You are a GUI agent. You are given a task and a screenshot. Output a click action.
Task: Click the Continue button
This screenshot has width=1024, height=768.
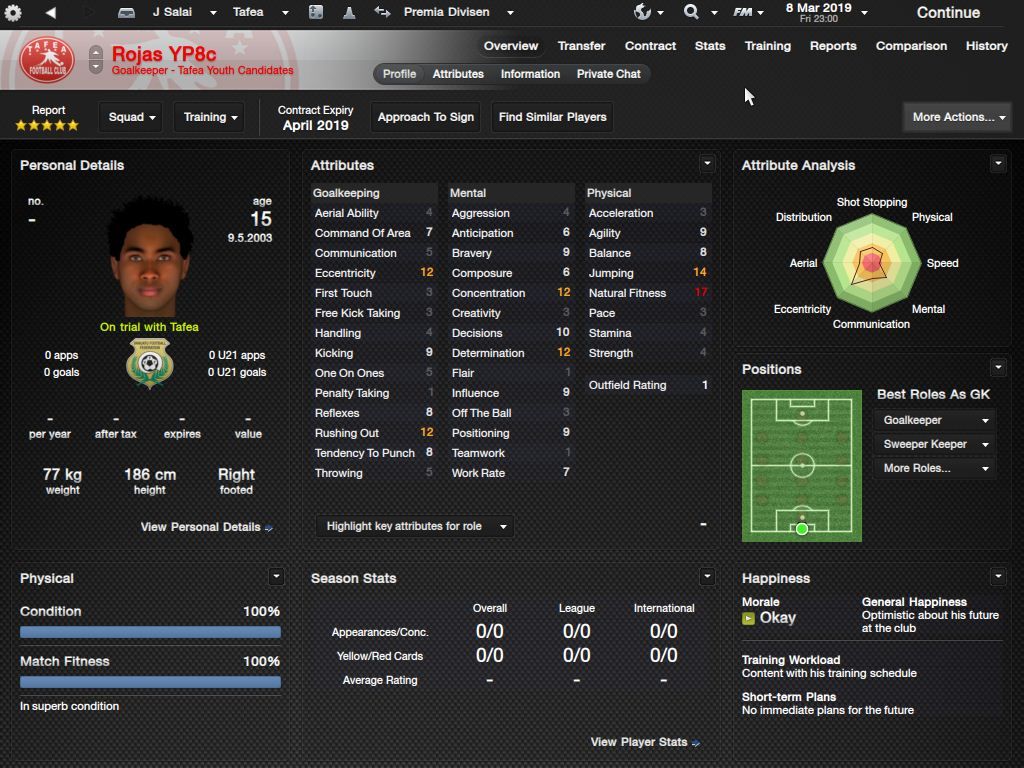(948, 13)
